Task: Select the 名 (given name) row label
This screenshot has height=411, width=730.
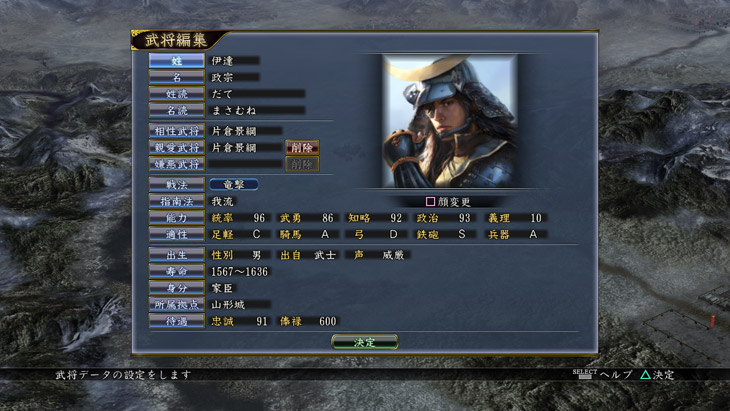Action: point(177,77)
